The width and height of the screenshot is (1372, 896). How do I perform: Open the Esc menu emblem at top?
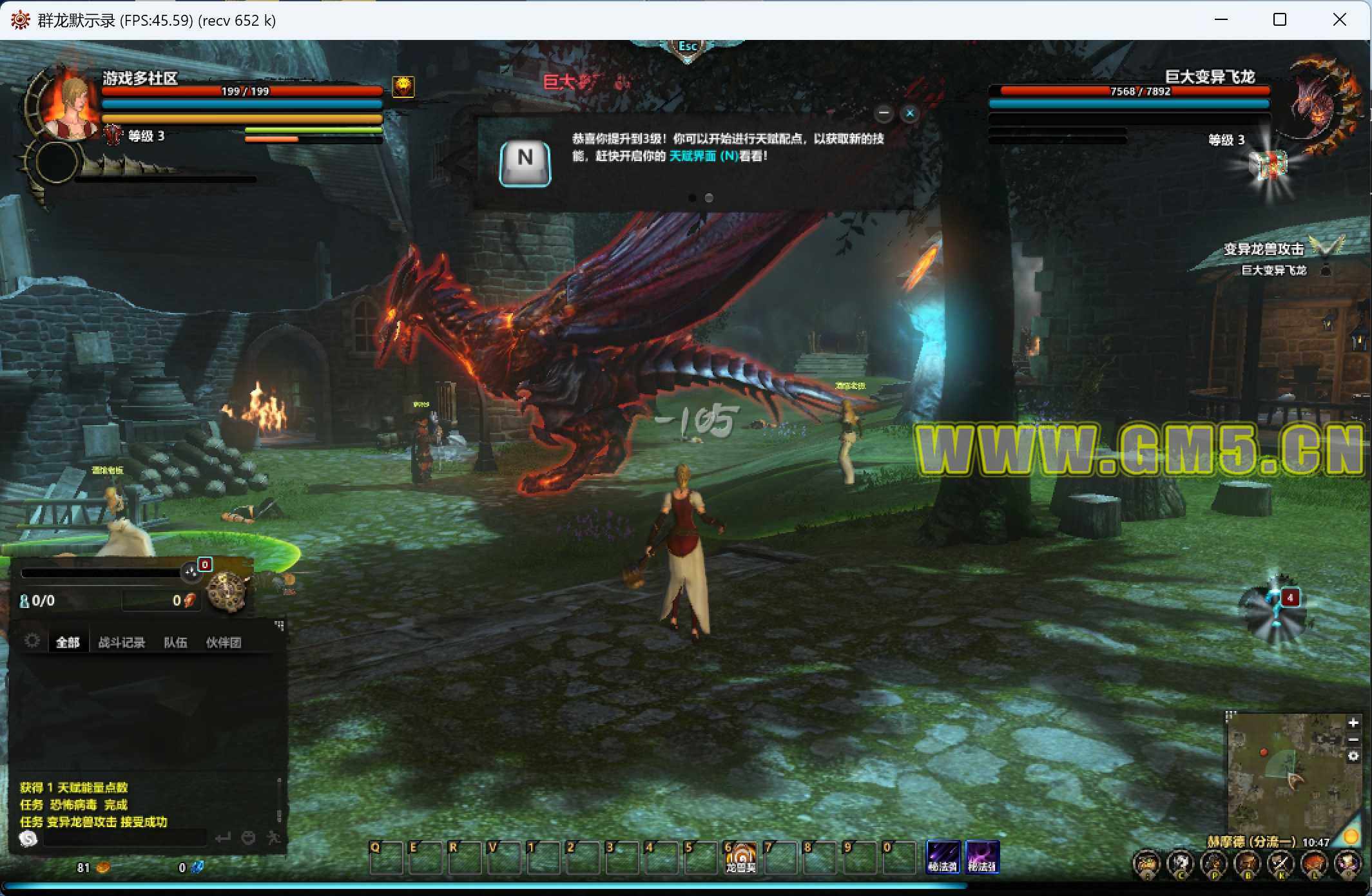(x=688, y=47)
